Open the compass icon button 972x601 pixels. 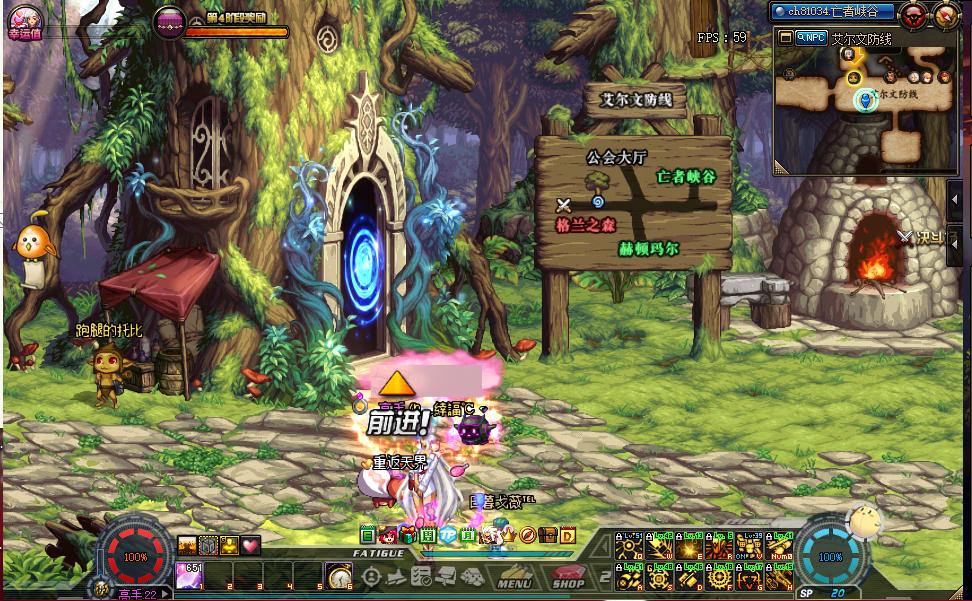pos(945,14)
